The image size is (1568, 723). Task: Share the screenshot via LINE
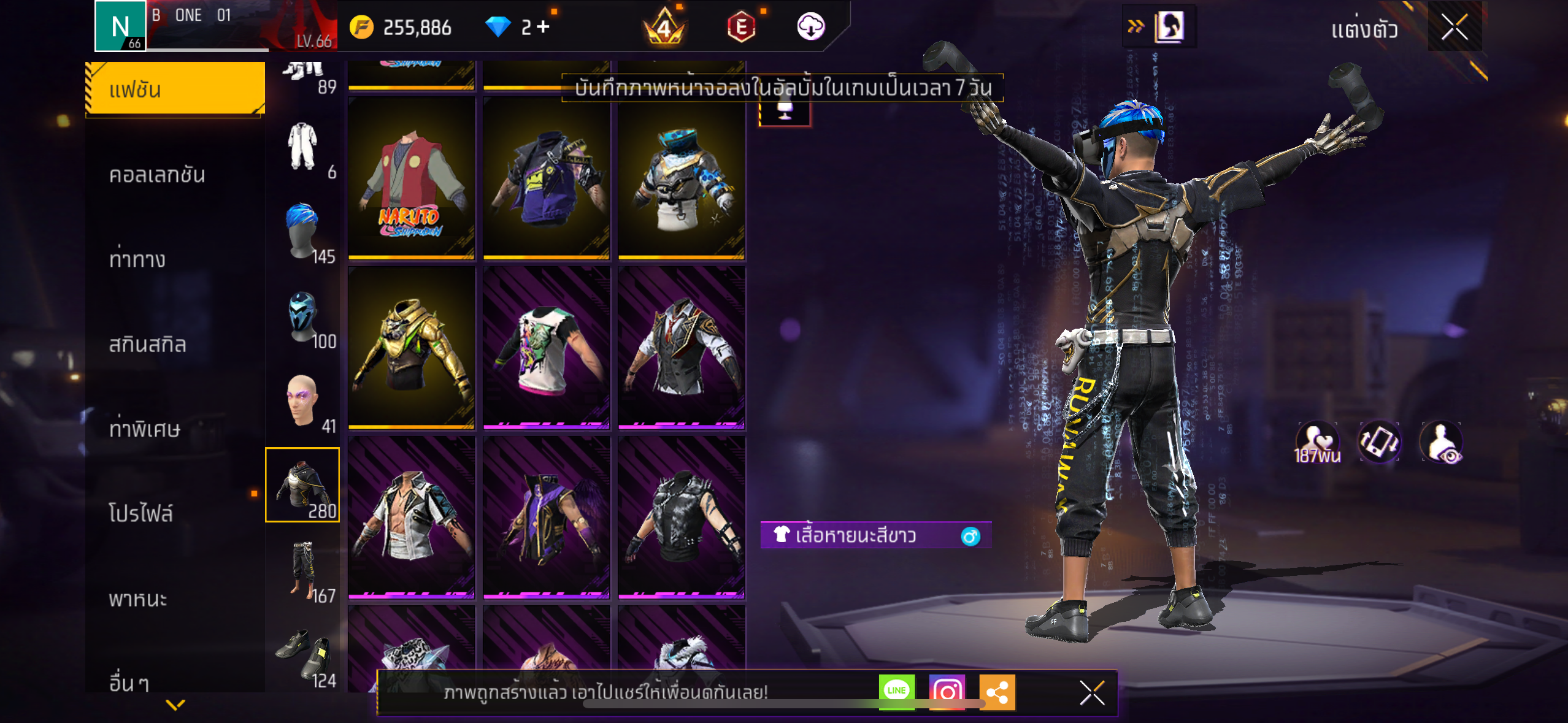[896, 692]
